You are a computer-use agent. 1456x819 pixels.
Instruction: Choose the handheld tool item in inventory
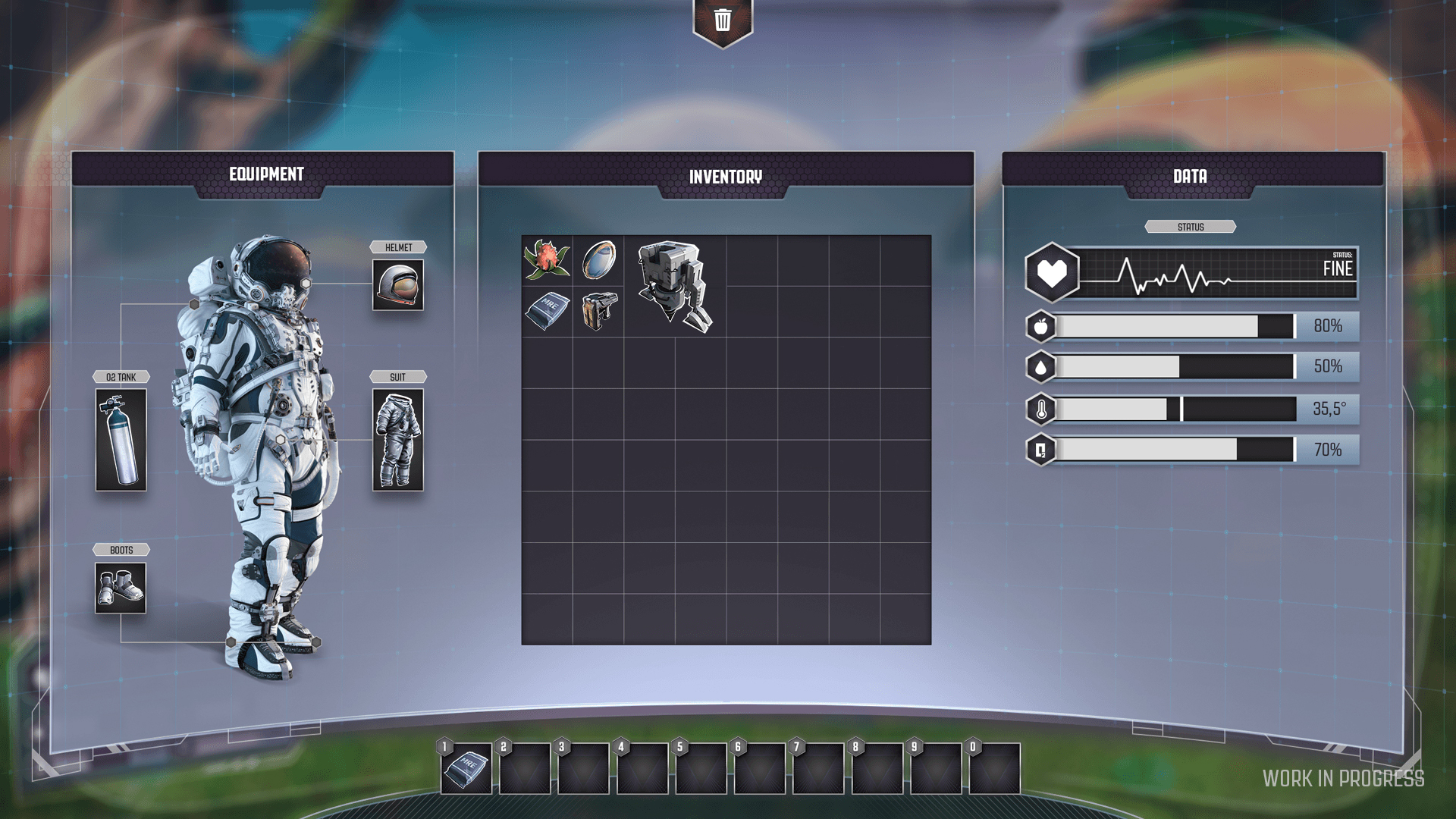coord(598,311)
